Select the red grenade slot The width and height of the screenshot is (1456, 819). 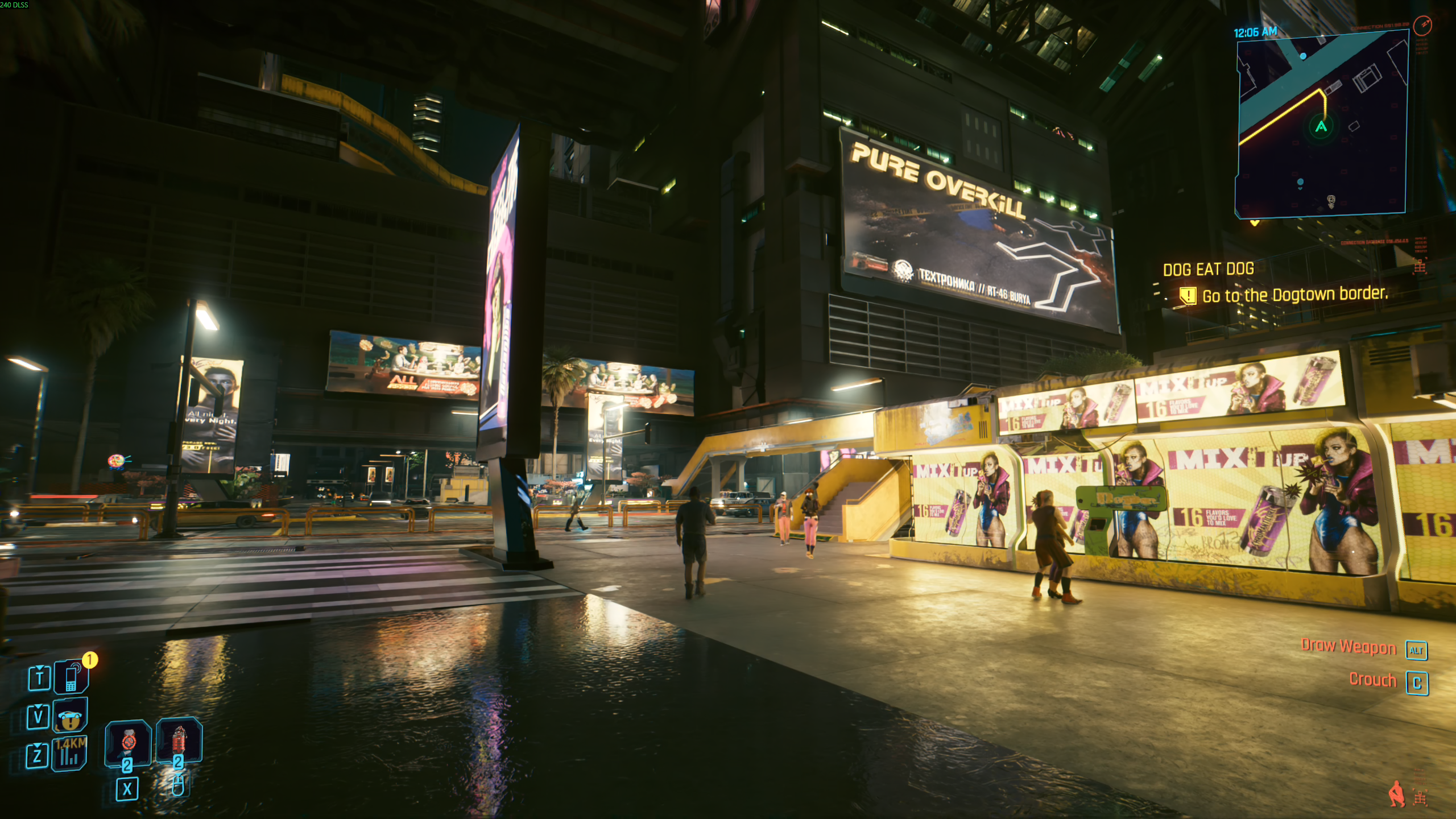(179, 740)
